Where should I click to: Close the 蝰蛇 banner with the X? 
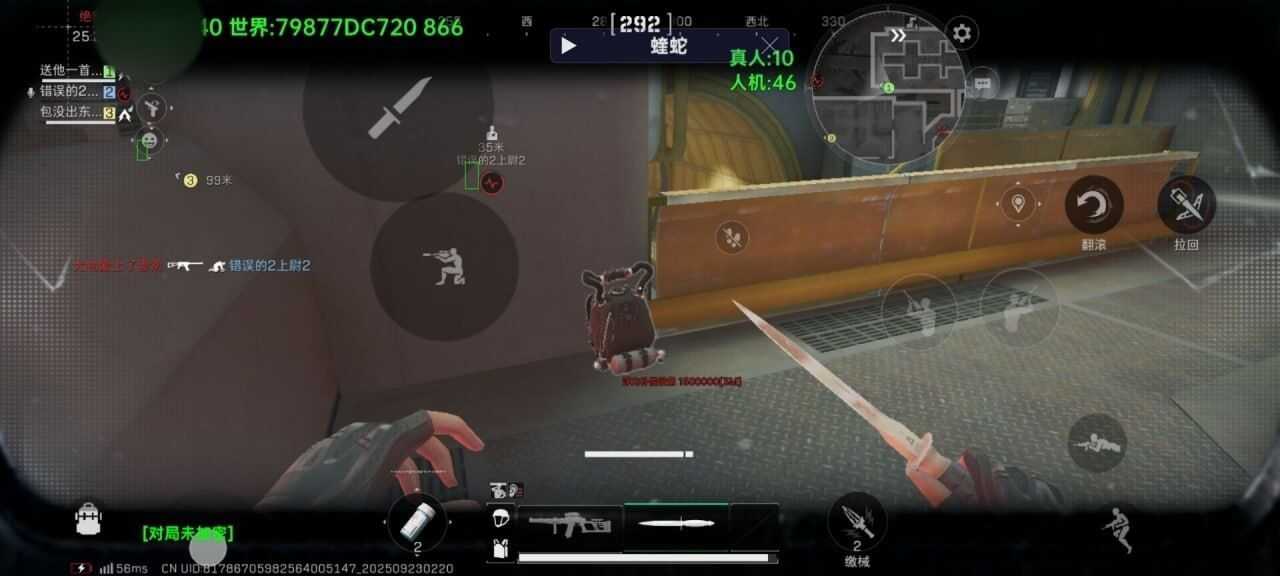(x=768, y=45)
